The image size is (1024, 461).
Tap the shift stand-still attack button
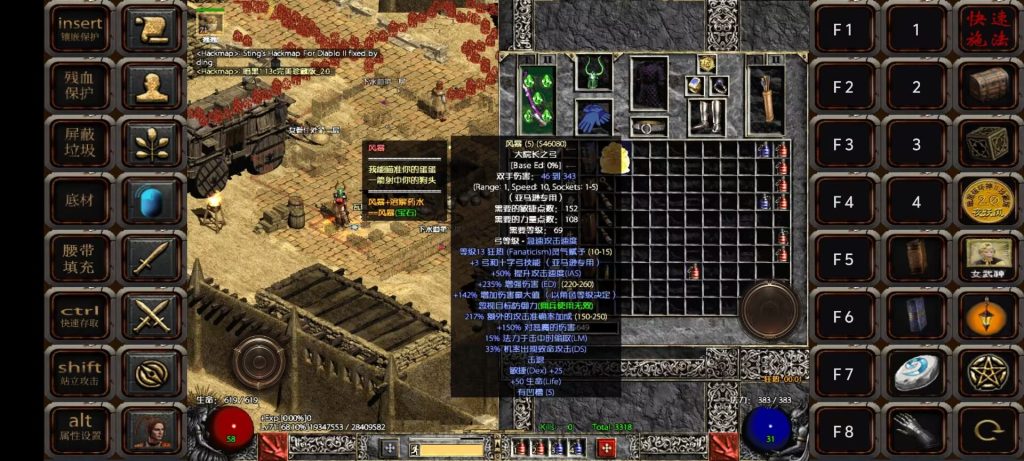tap(79, 373)
